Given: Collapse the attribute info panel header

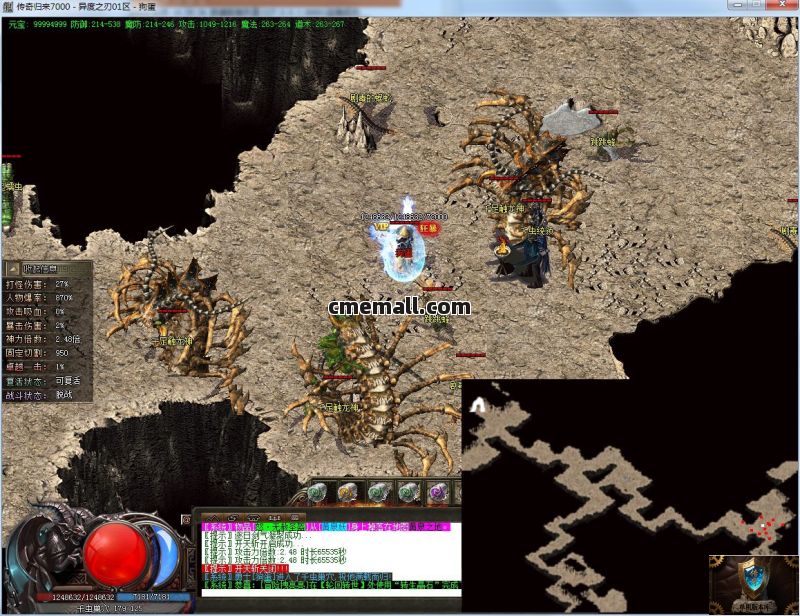Looking at the screenshot, I should click(x=40, y=269).
